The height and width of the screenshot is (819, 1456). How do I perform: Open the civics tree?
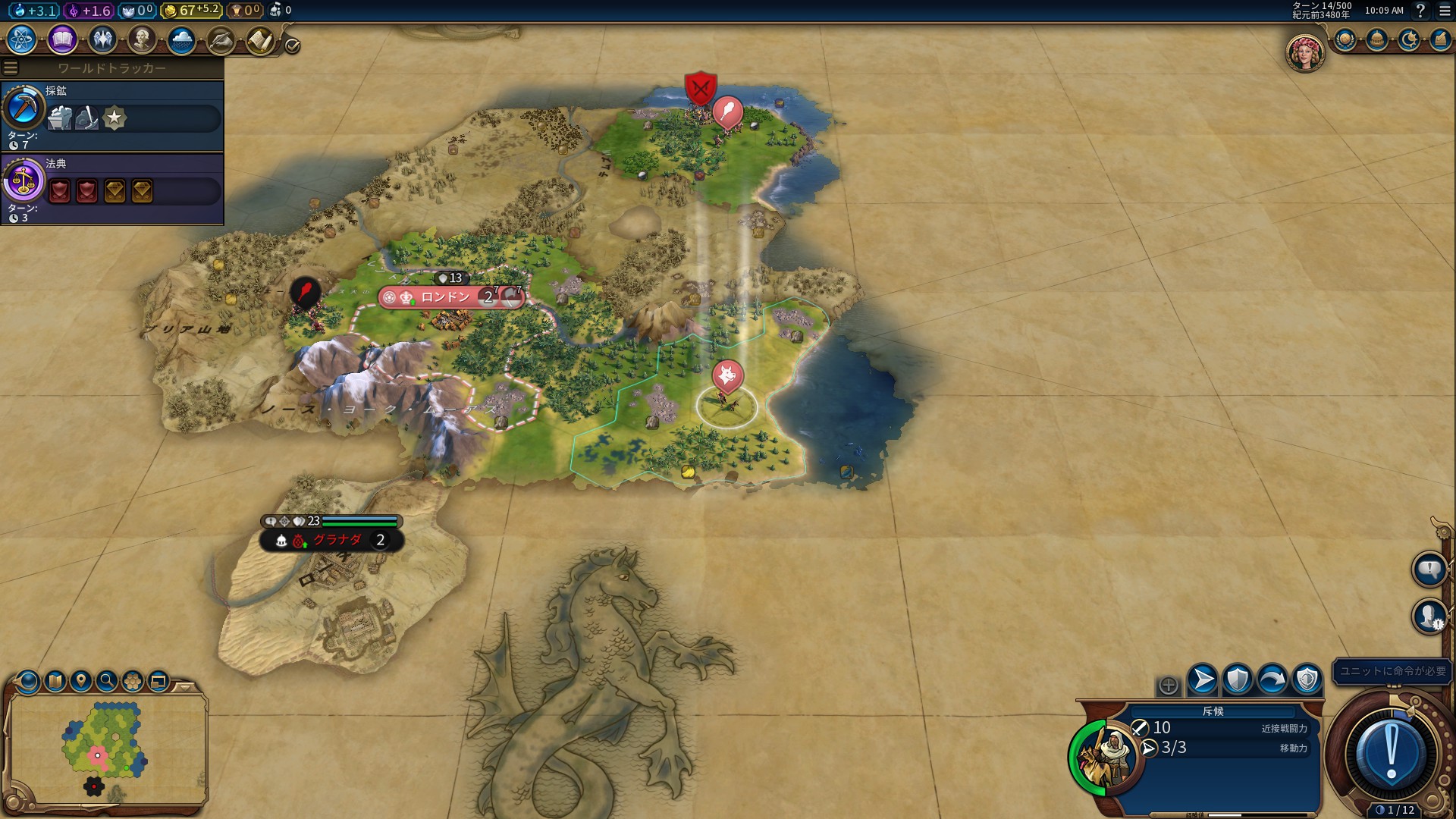tap(62, 39)
